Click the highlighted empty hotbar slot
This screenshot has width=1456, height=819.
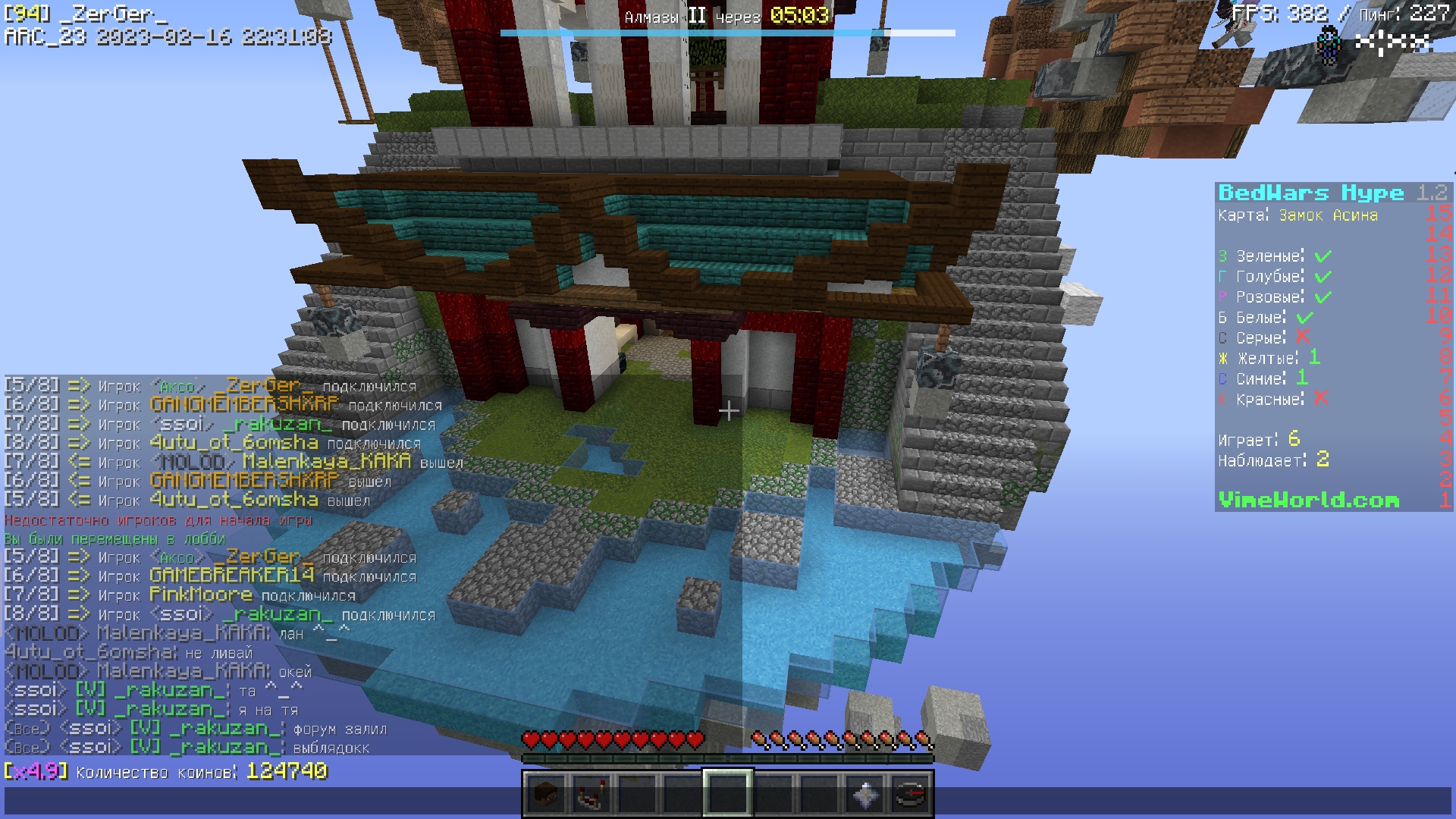pyautogui.click(x=728, y=795)
